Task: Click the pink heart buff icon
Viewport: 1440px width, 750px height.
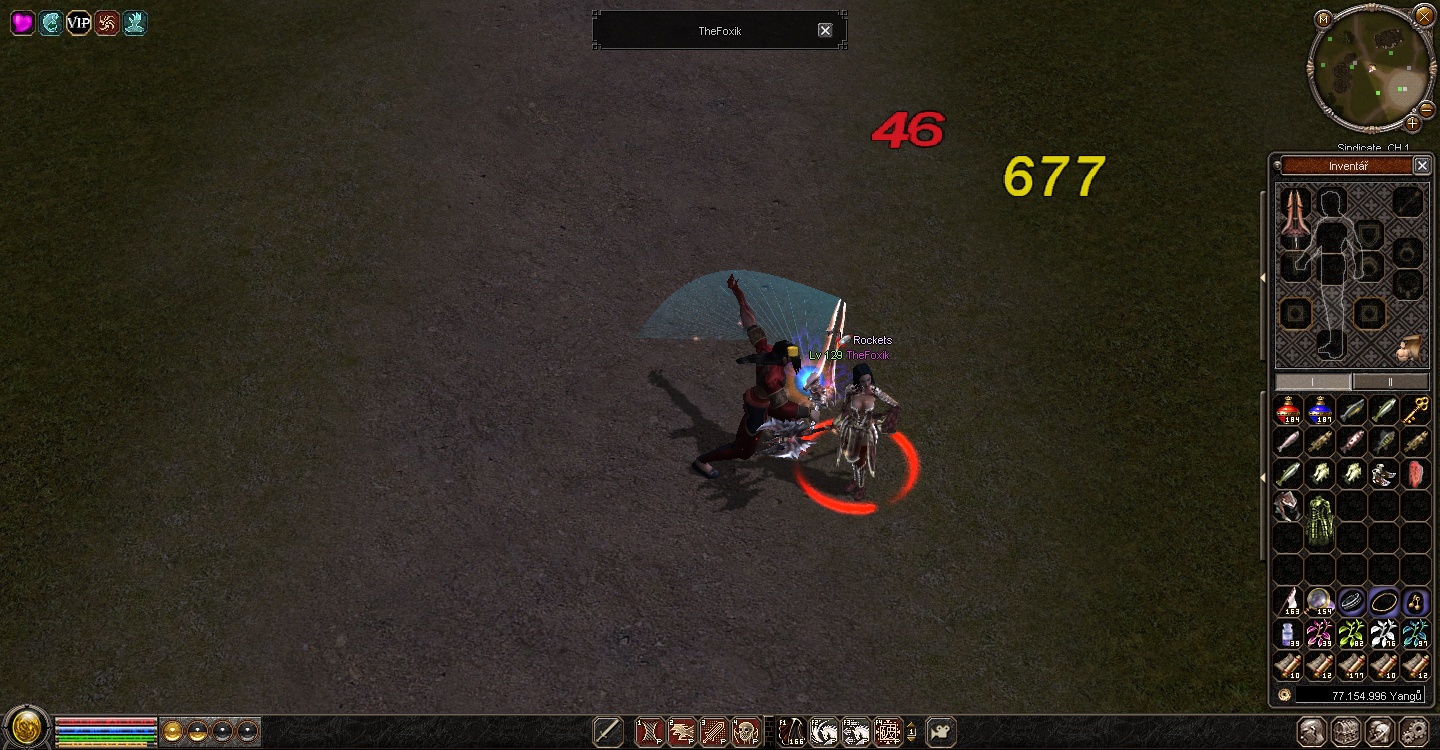Action: coord(22,23)
